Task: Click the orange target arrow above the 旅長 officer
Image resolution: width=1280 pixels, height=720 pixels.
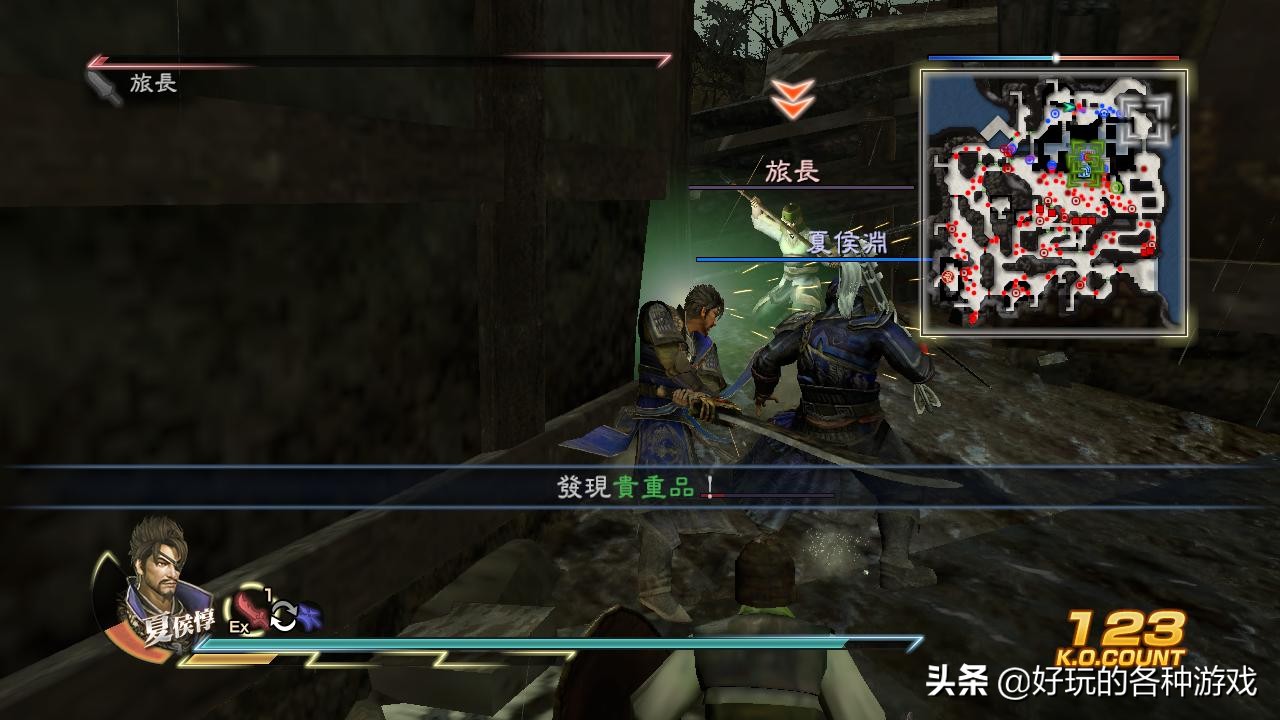Action: tap(791, 99)
